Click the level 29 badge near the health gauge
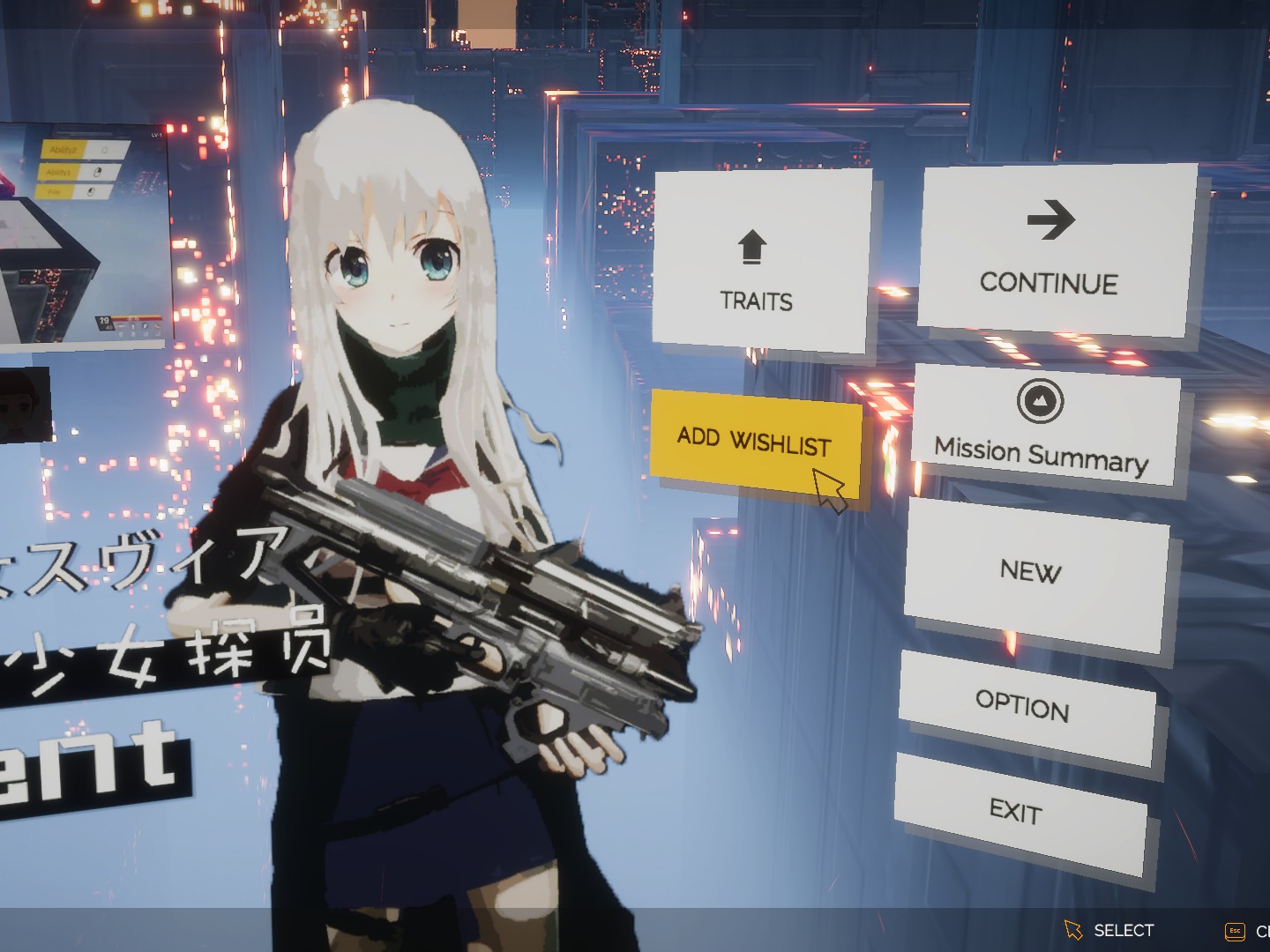Screen dimensions: 1270x952 click(104, 320)
